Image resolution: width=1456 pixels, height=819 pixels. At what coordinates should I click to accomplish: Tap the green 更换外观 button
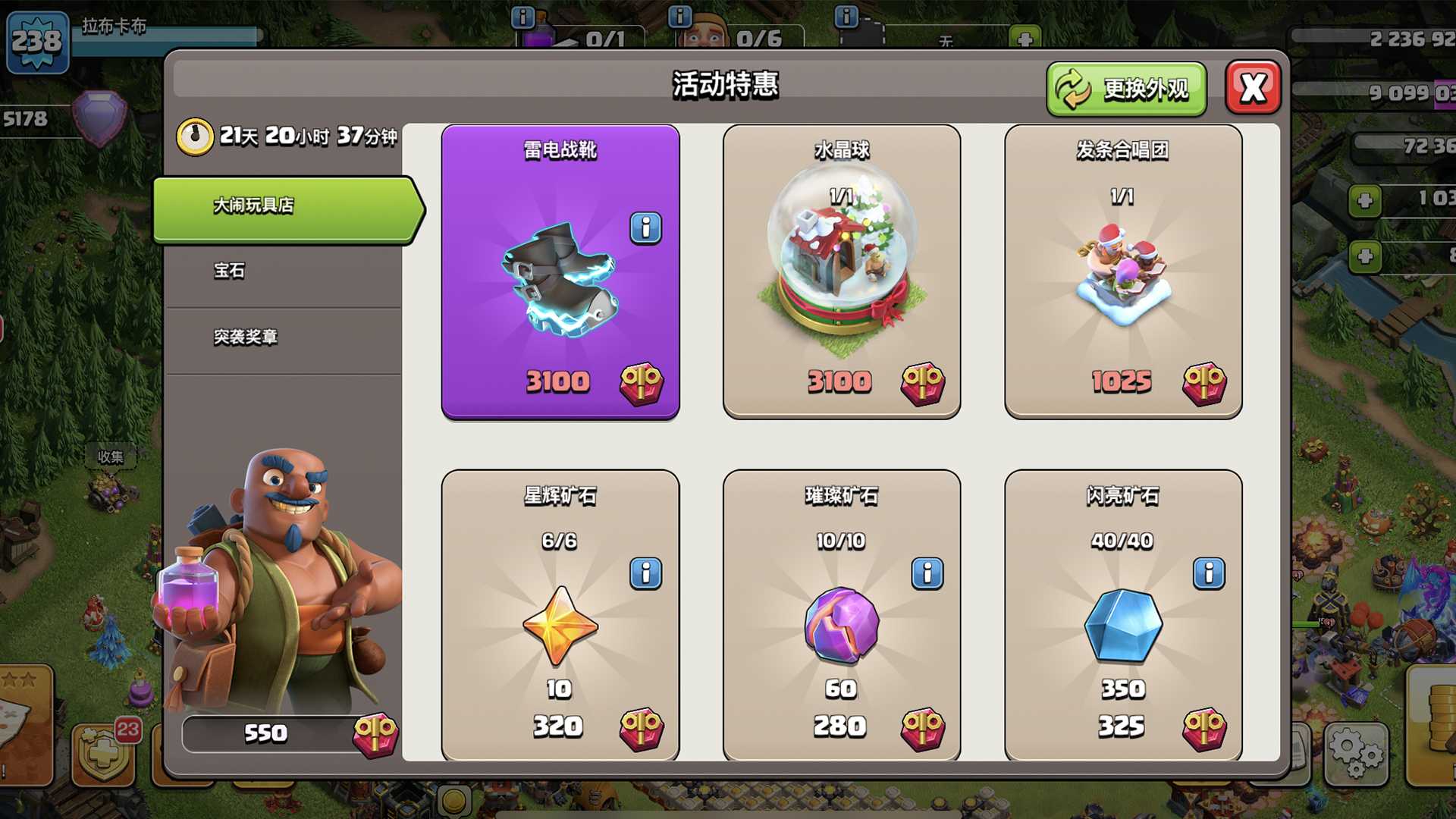1126,89
